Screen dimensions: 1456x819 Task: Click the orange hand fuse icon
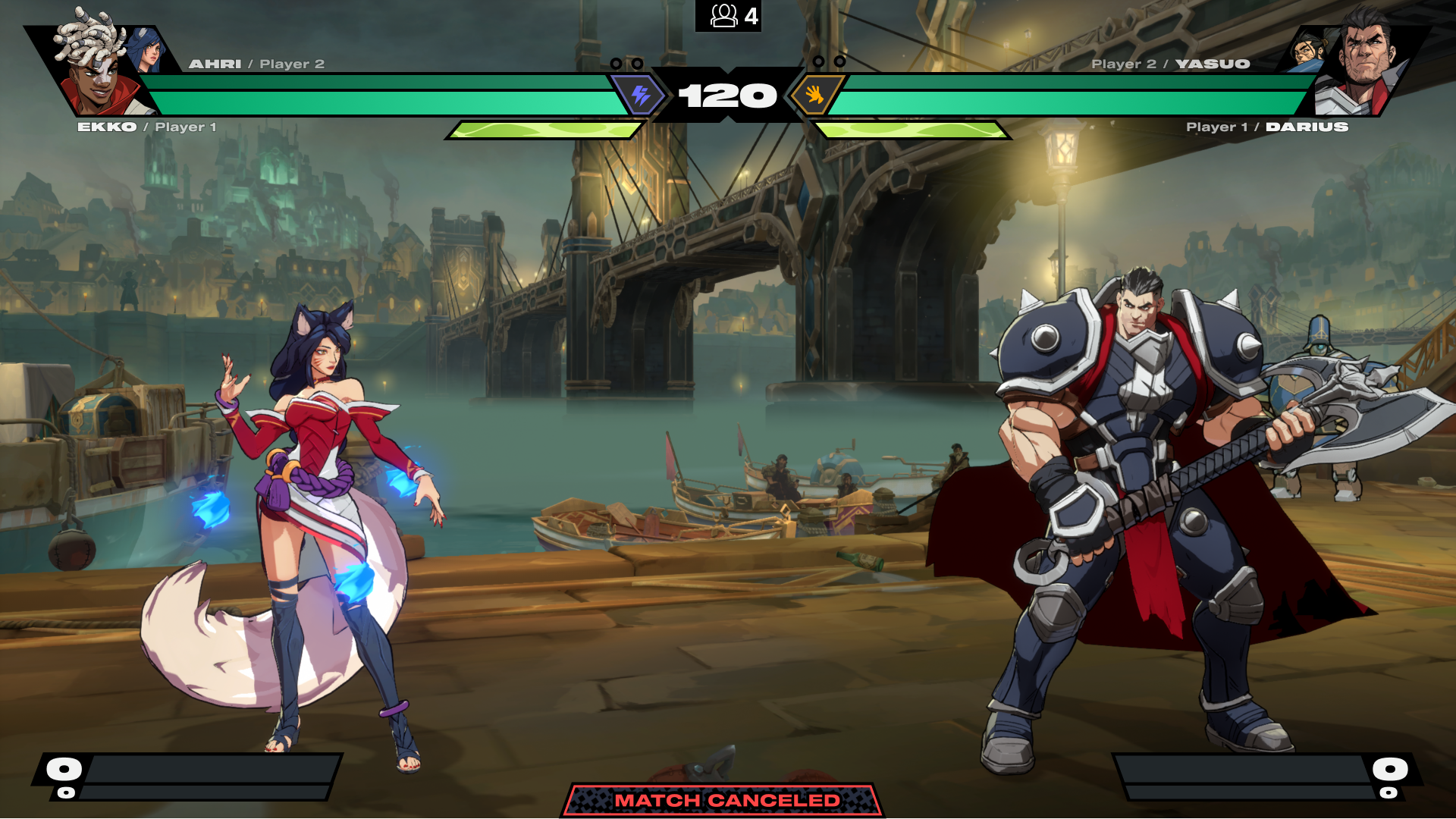pos(814,96)
